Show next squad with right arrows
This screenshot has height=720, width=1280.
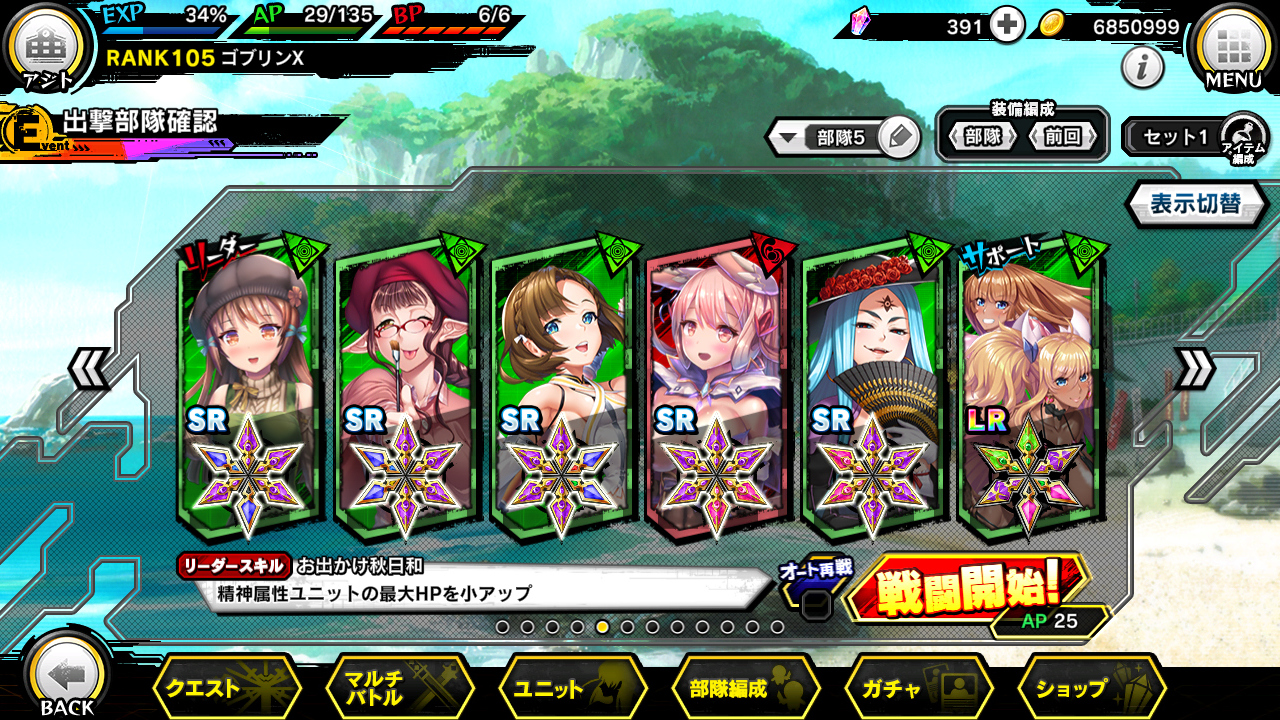pyautogui.click(x=1194, y=370)
